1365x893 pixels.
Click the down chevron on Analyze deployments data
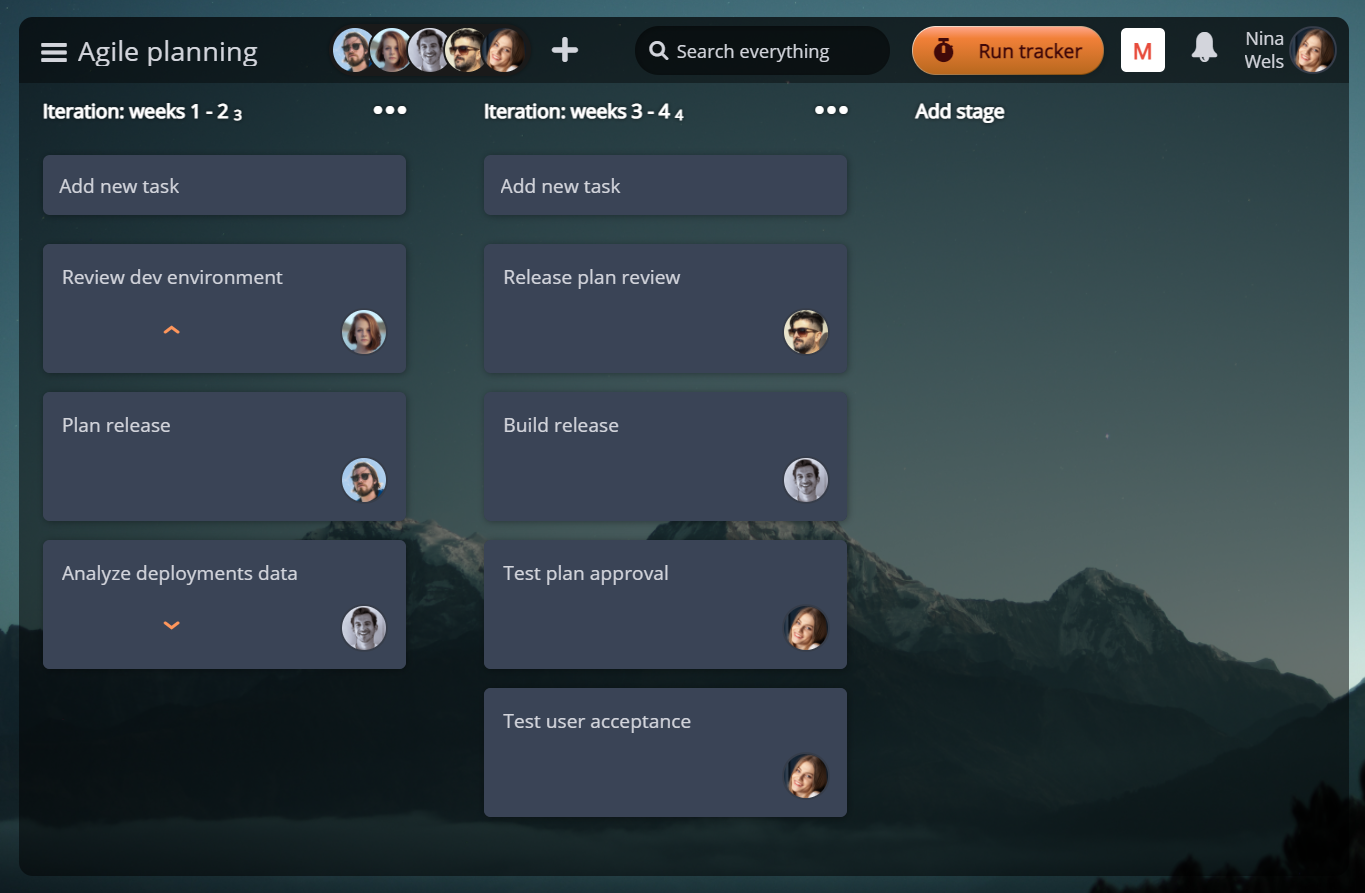pyautogui.click(x=172, y=626)
